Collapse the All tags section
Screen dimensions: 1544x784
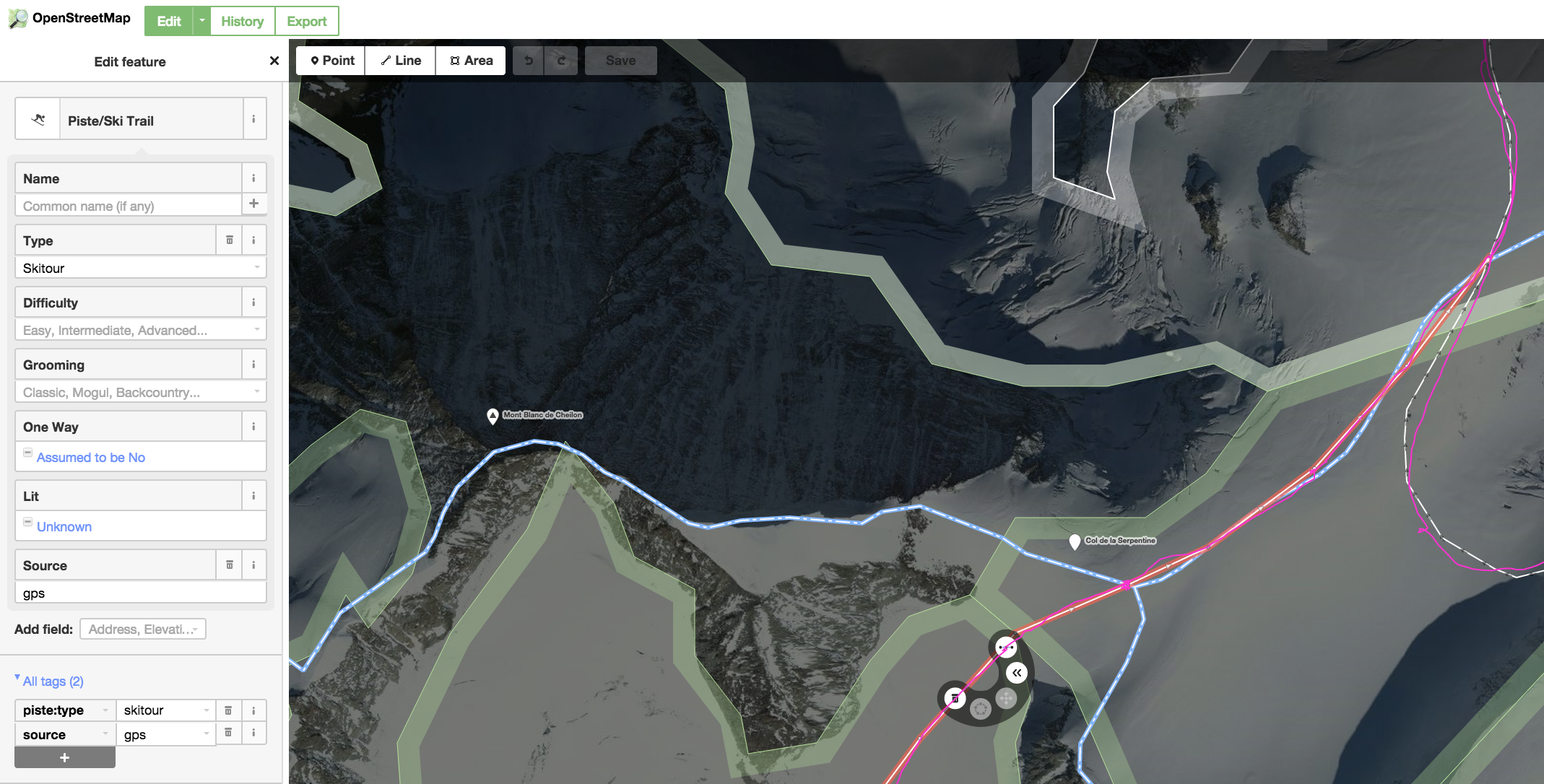point(49,681)
